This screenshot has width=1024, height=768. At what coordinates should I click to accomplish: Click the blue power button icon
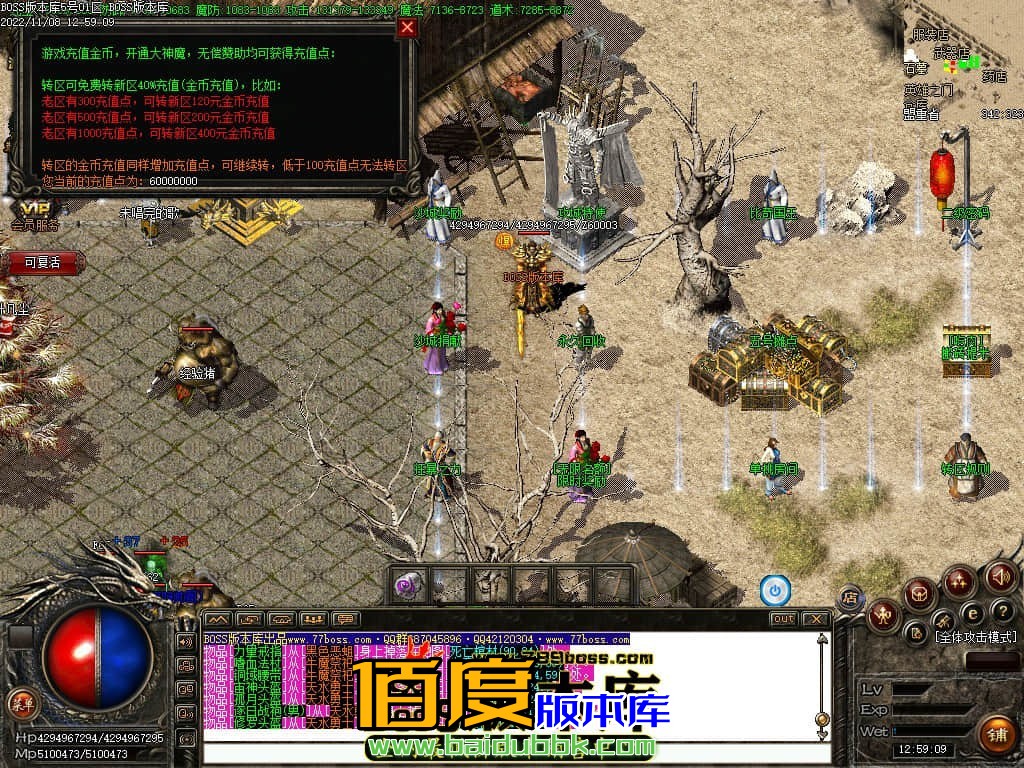pos(775,591)
